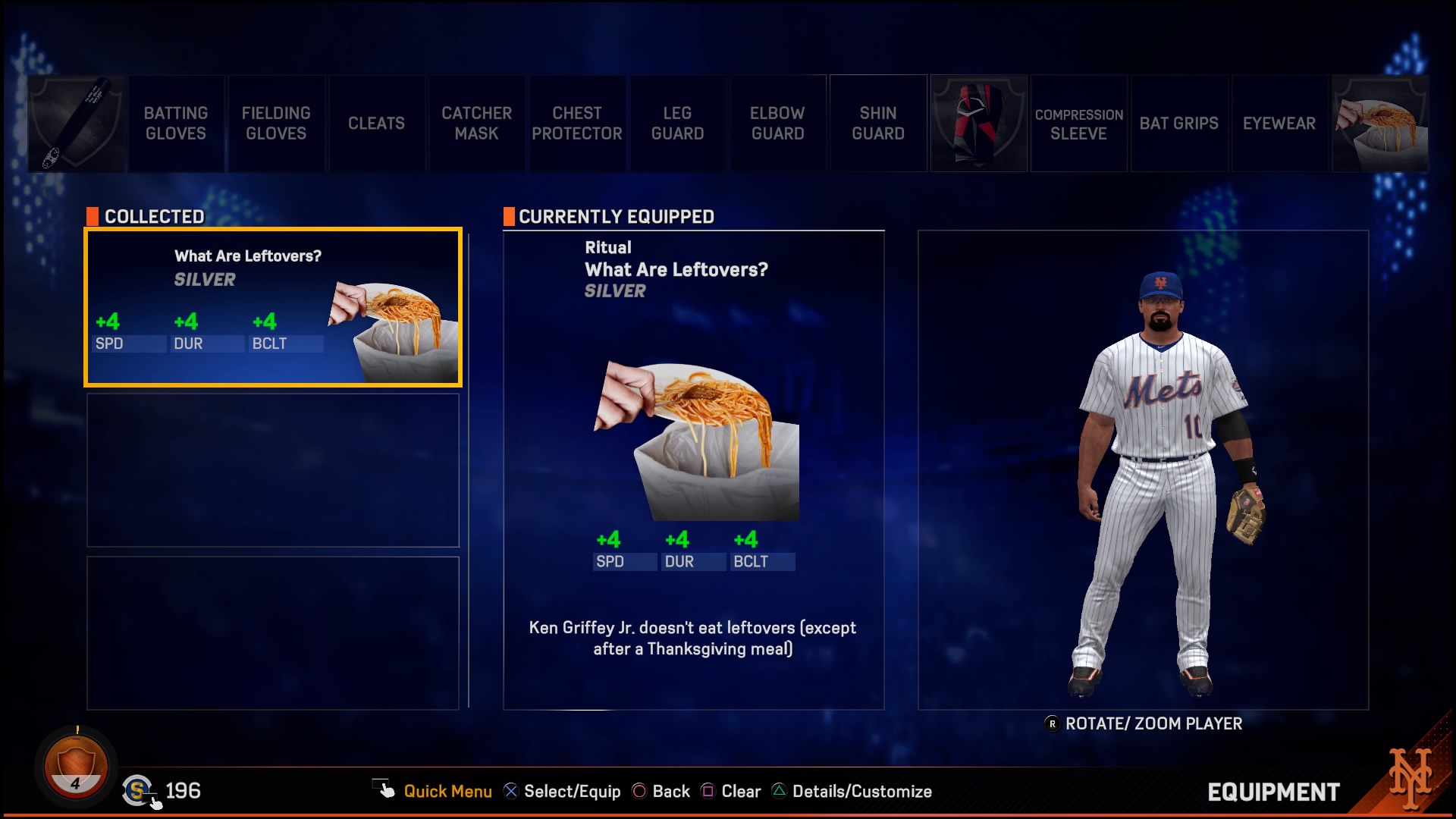Click the R rotate/zoom player icon
The width and height of the screenshot is (1456, 819).
click(x=1052, y=724)
